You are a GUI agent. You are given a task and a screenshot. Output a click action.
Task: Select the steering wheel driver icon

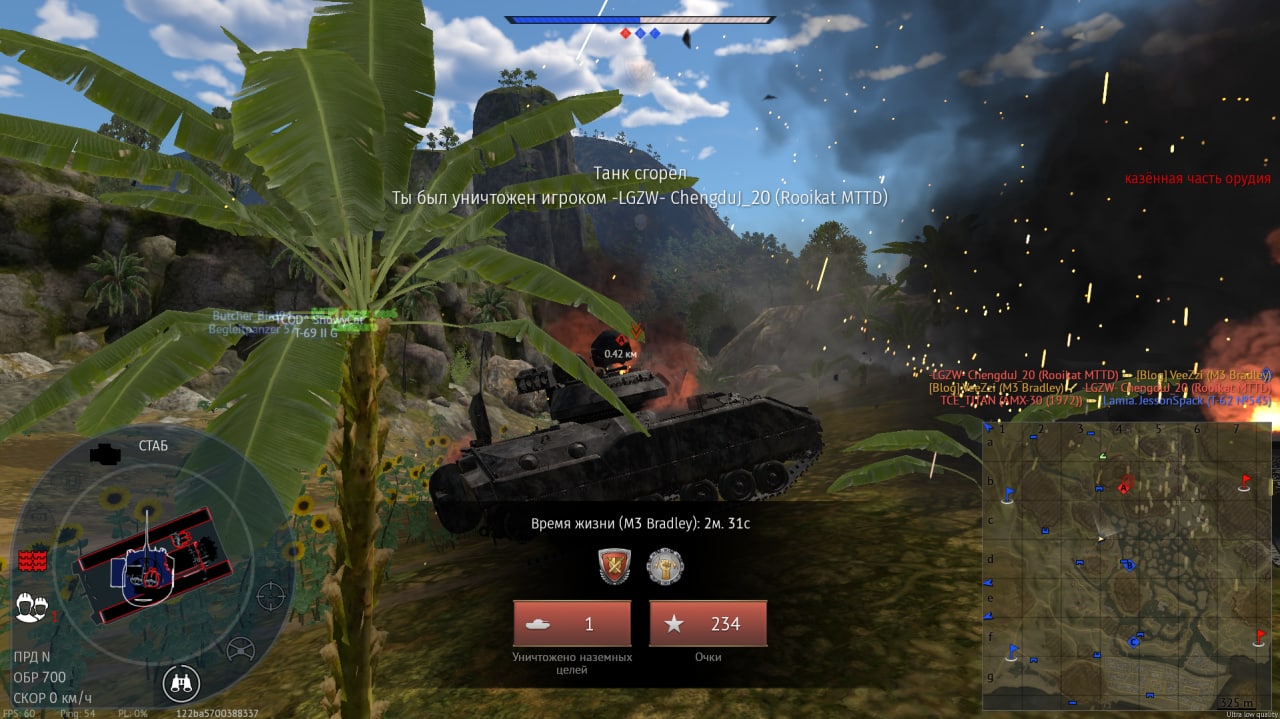coord(240,650)
